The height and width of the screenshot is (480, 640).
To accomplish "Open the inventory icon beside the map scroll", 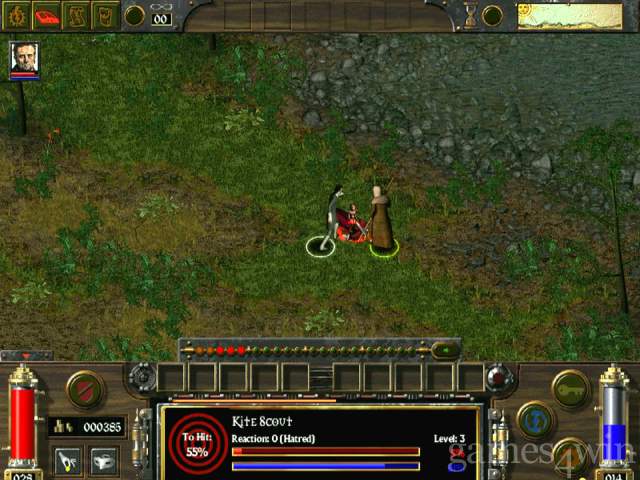I will 104,15.
